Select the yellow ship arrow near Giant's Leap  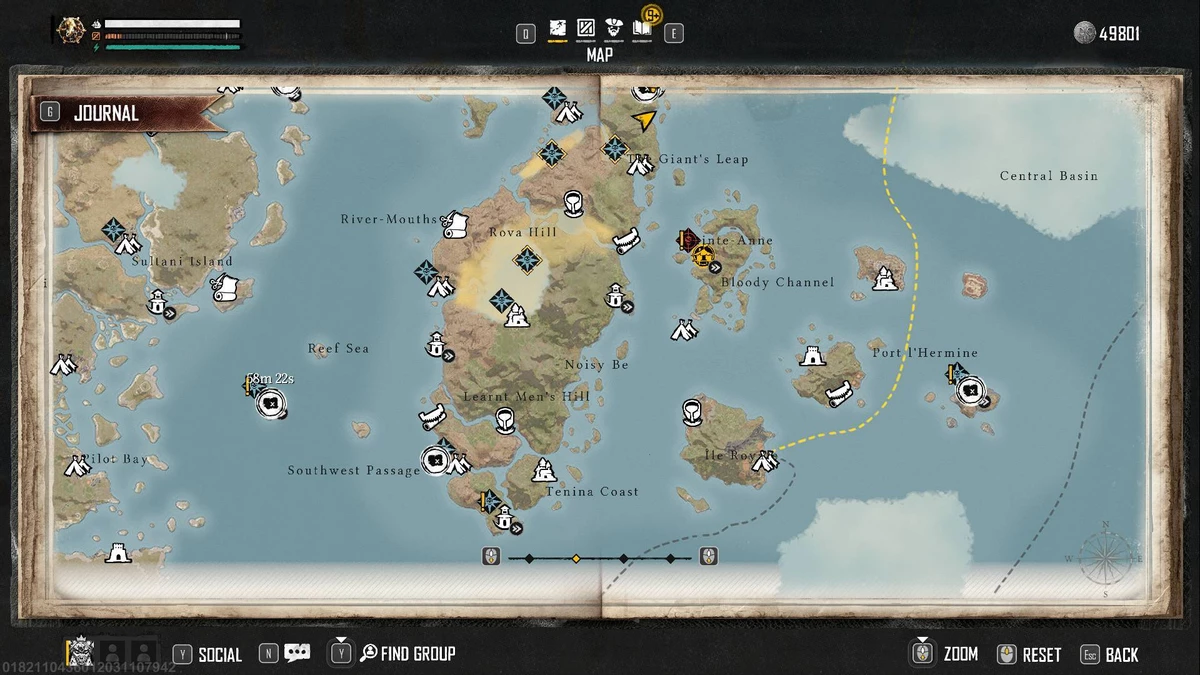[x=644, y=120]
